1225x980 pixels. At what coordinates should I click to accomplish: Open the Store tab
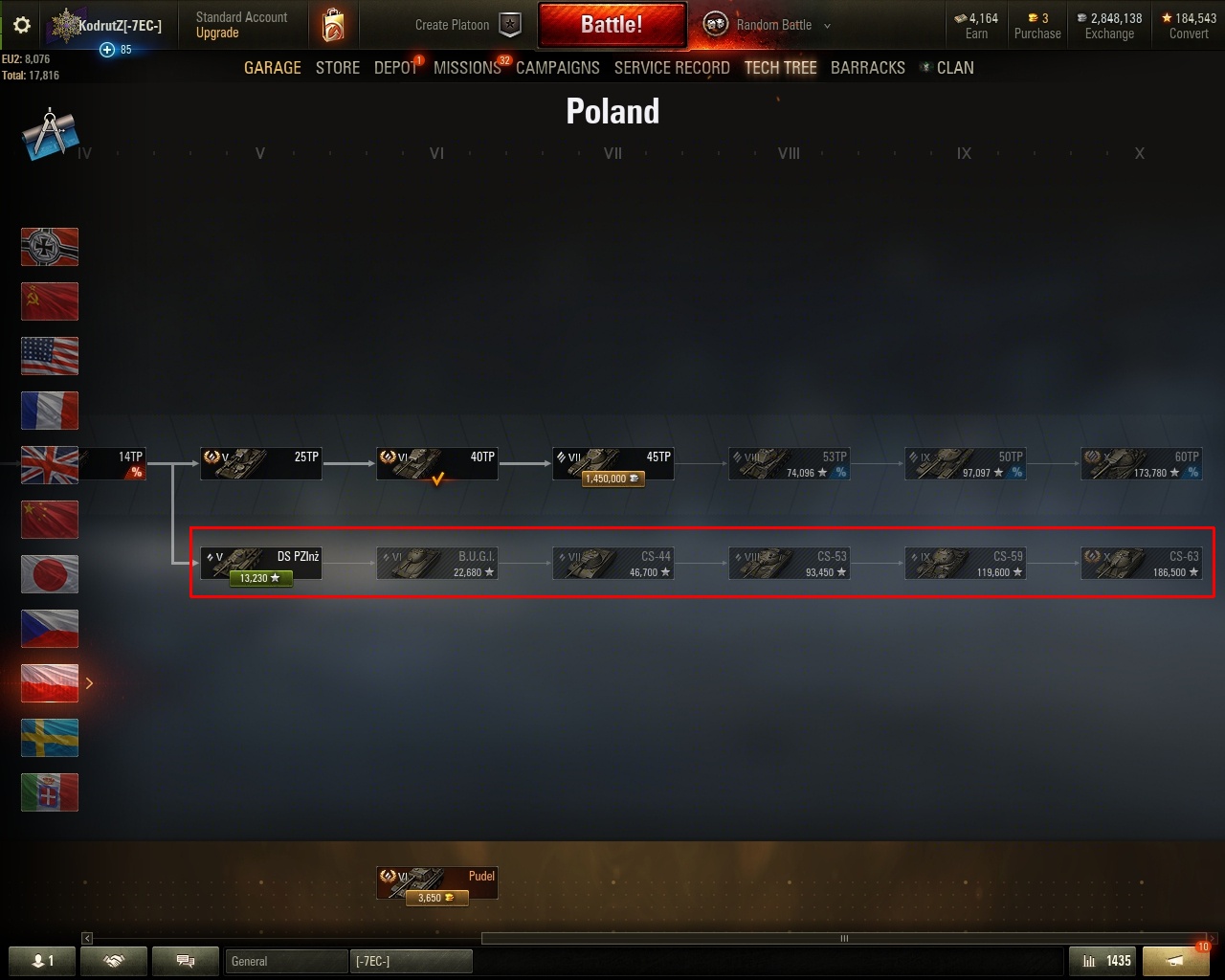click(338, 68)
